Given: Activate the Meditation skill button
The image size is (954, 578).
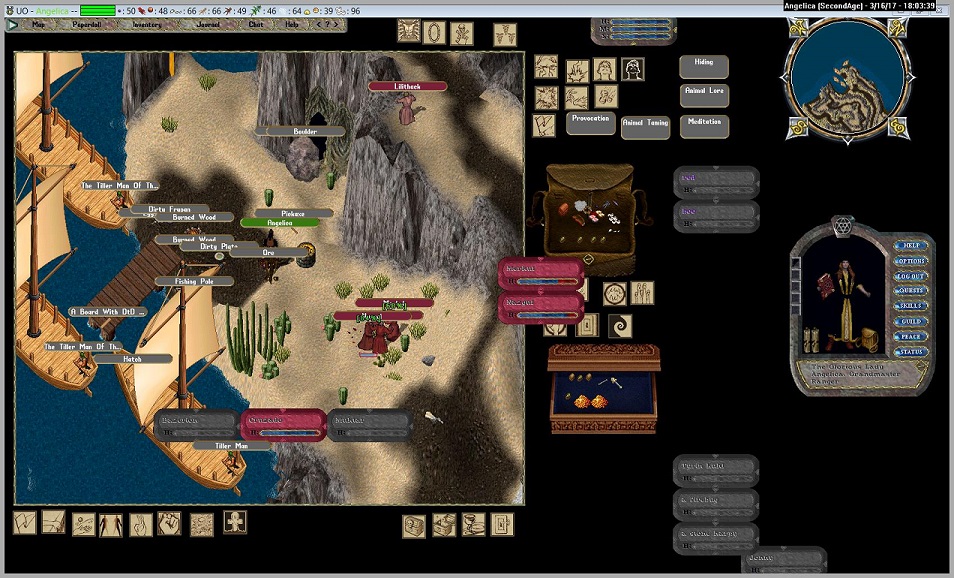Looking at the screenshot, I should coord(704,126).
